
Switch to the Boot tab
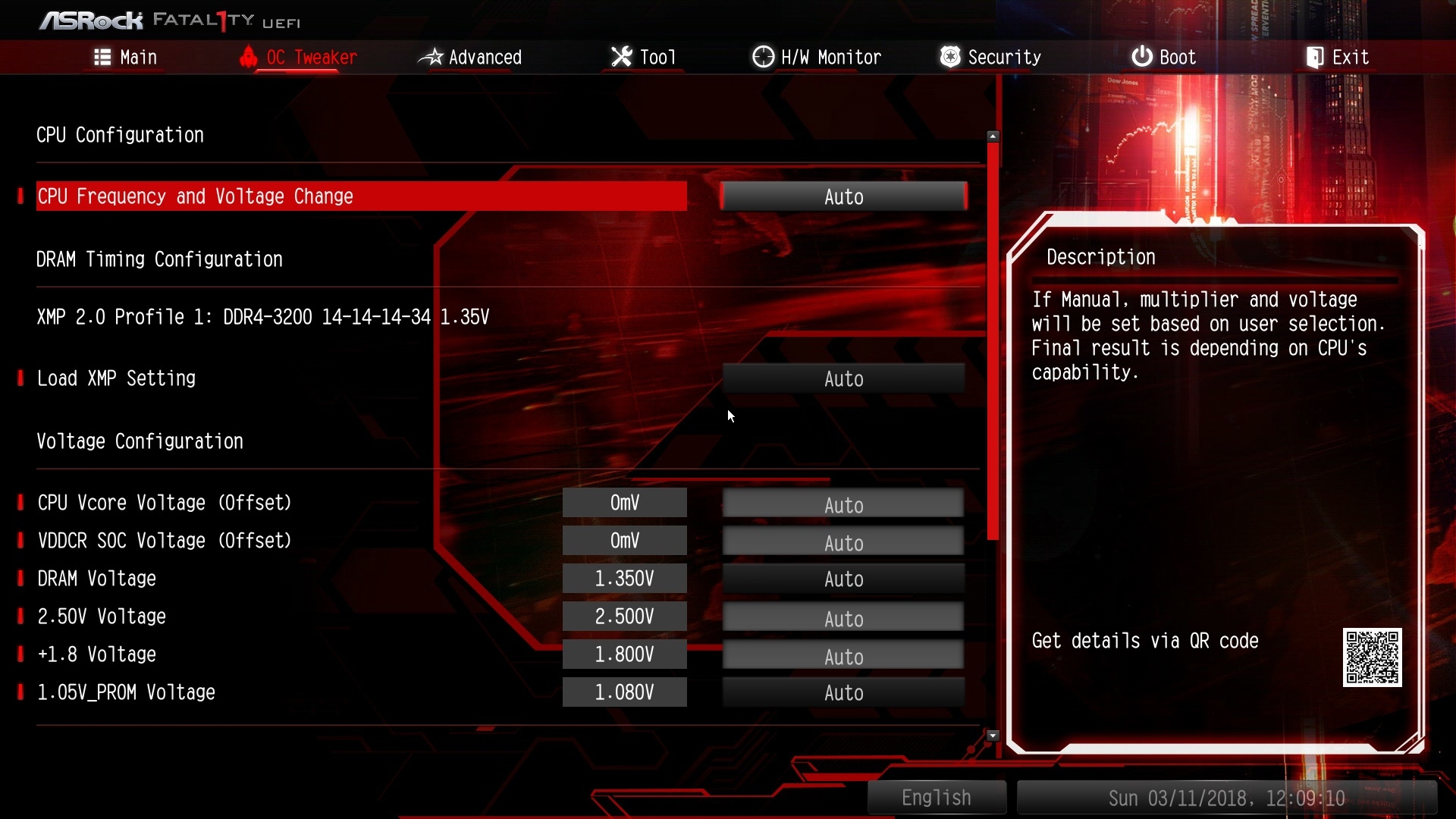pos(1164,58)
